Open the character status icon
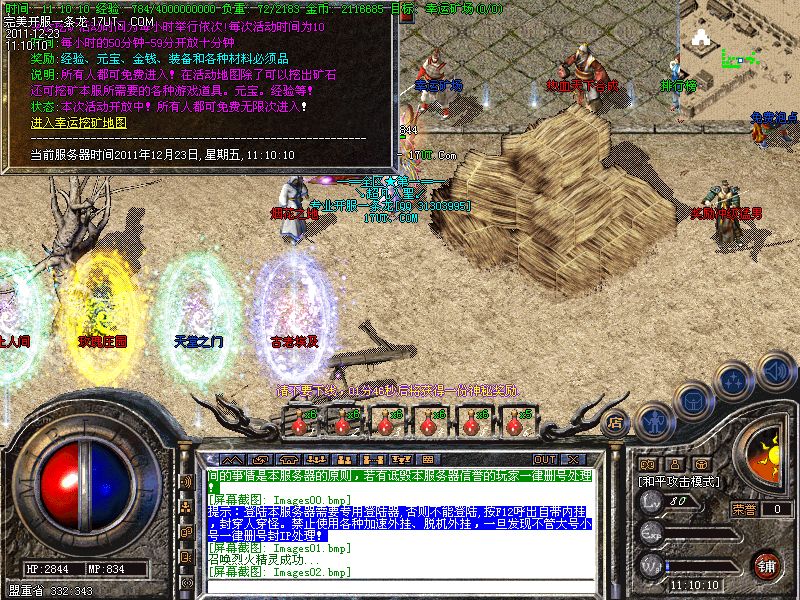800x600 pixels. 655,420
